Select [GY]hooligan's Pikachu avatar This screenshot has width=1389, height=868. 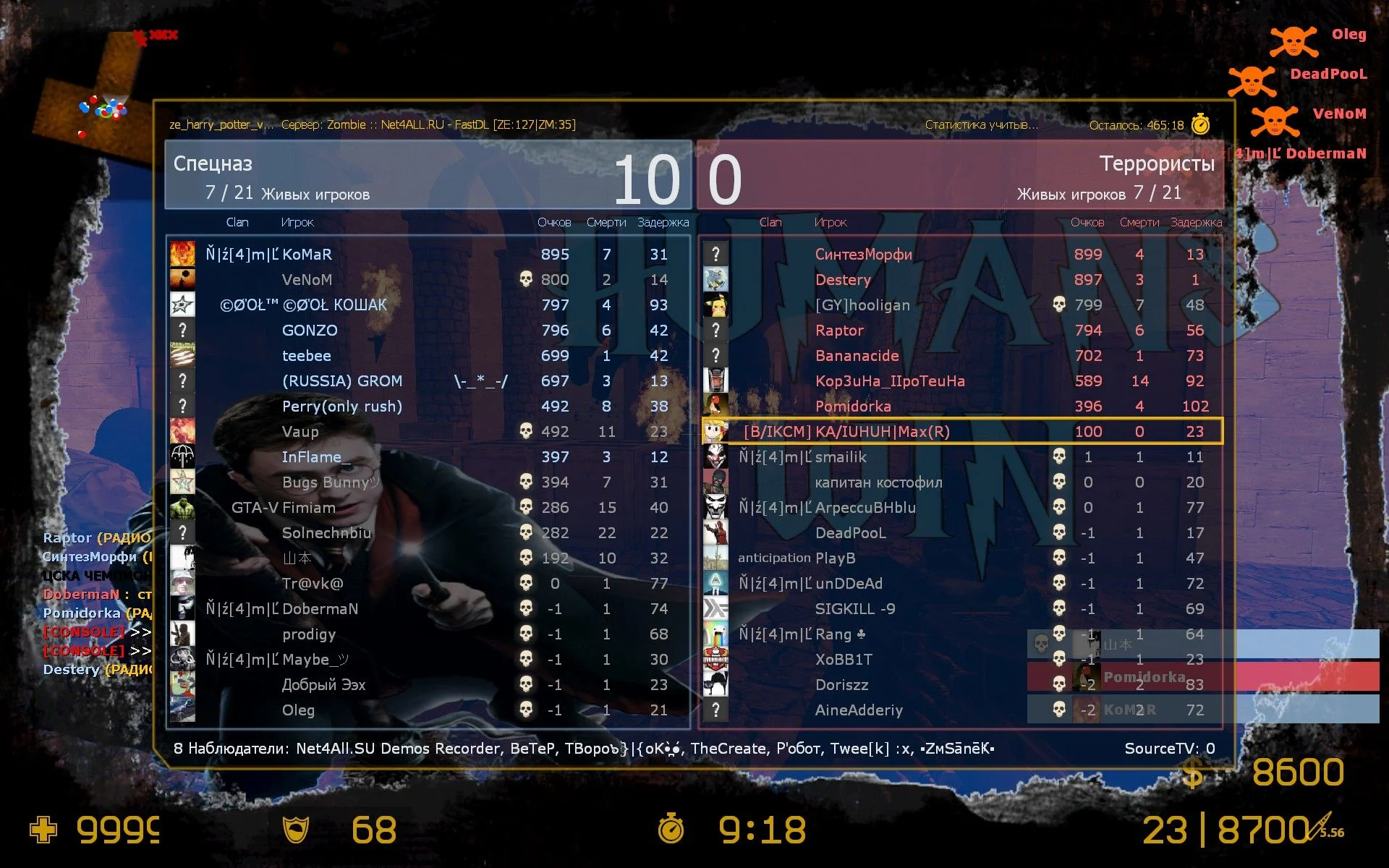(x=715, y=305)
